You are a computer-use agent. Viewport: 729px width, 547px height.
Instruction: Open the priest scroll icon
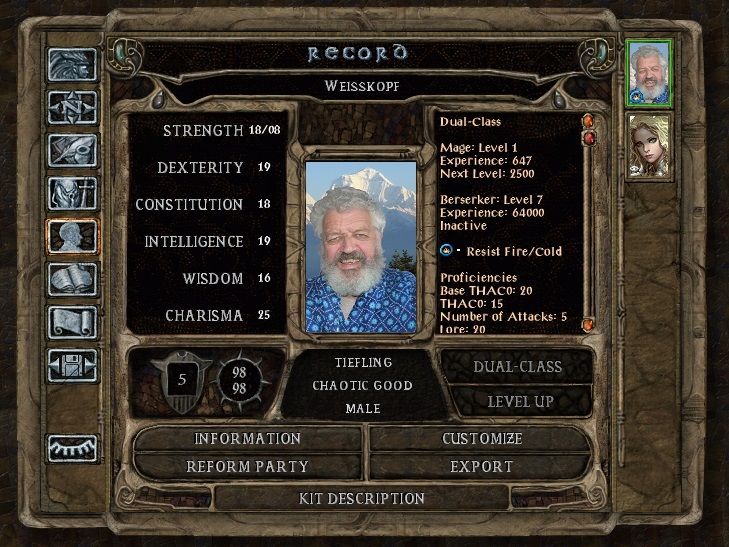(x=73, y=322)
